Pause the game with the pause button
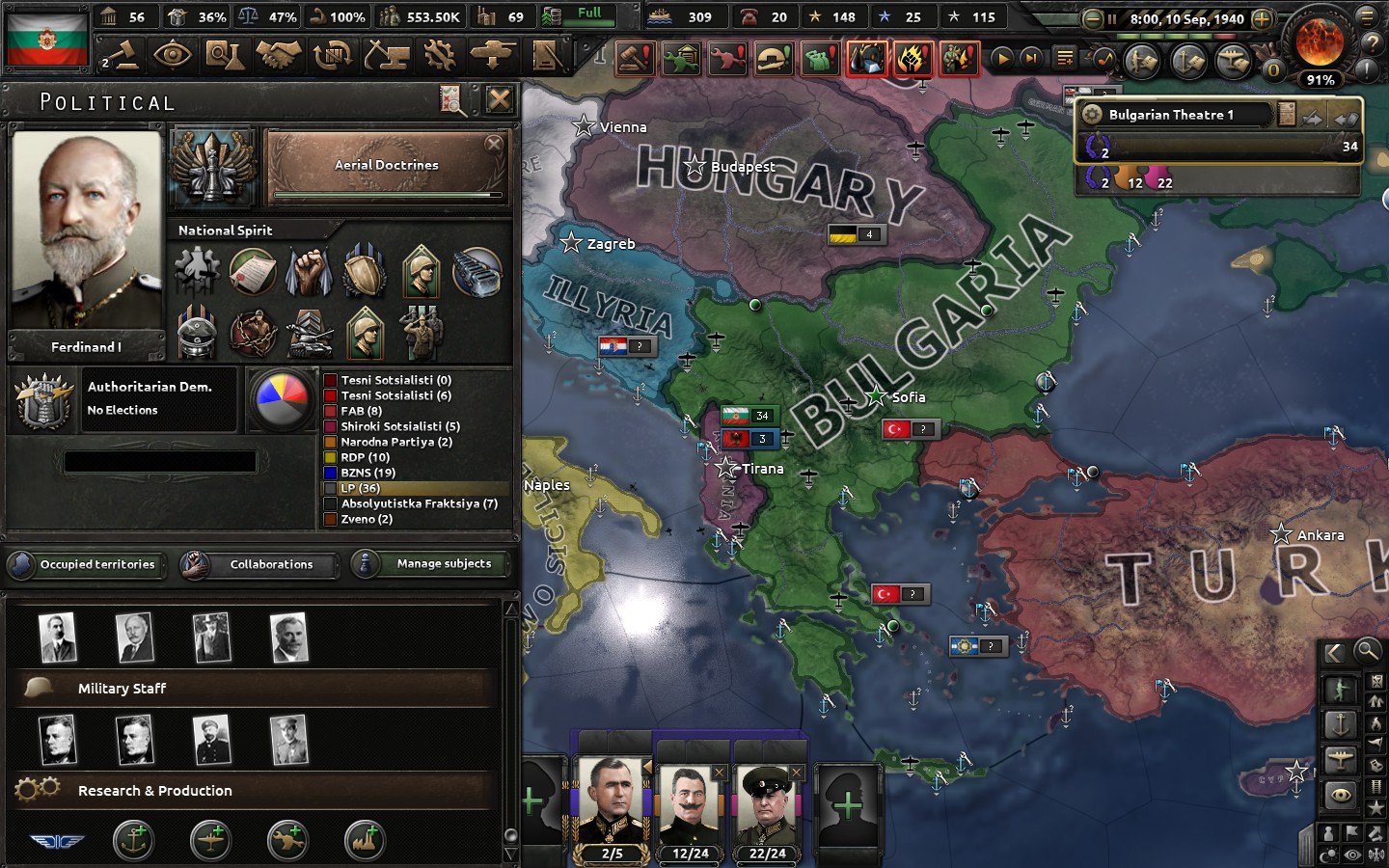This screenshot has width=1389, height=868. pyautogui.click(x=1112, y=16)
